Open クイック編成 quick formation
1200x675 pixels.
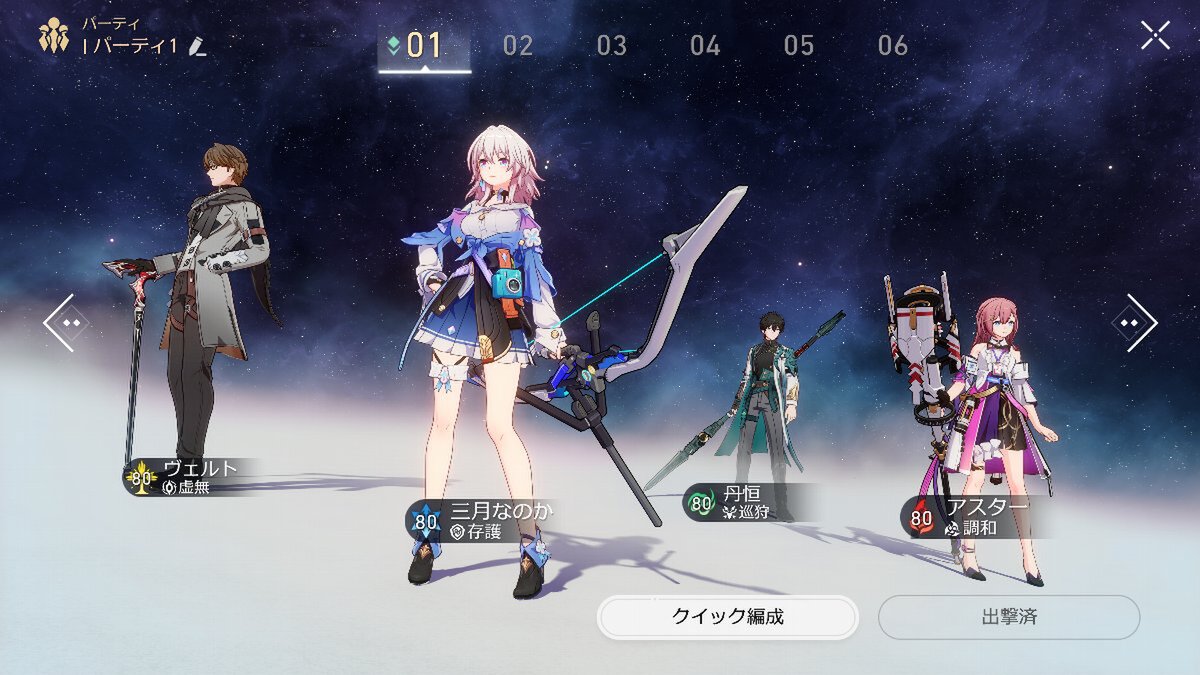(728, 617)
